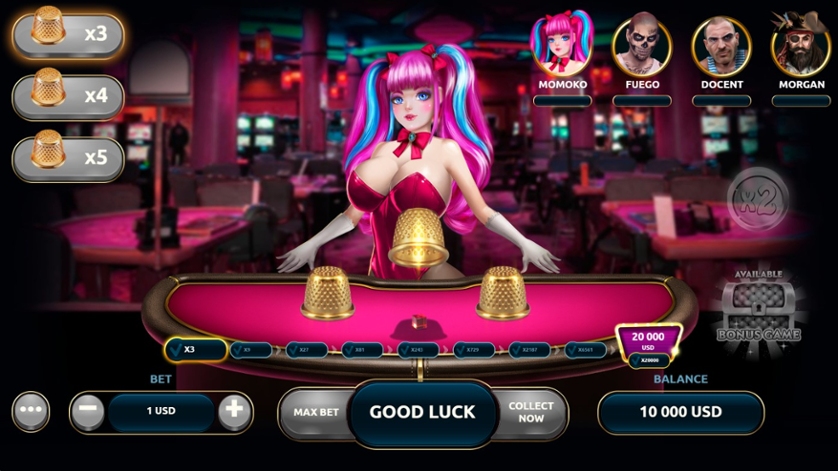Decrease the bet with the minus button
The width and height of the screenshot is (838, 471).
point(88,412)
